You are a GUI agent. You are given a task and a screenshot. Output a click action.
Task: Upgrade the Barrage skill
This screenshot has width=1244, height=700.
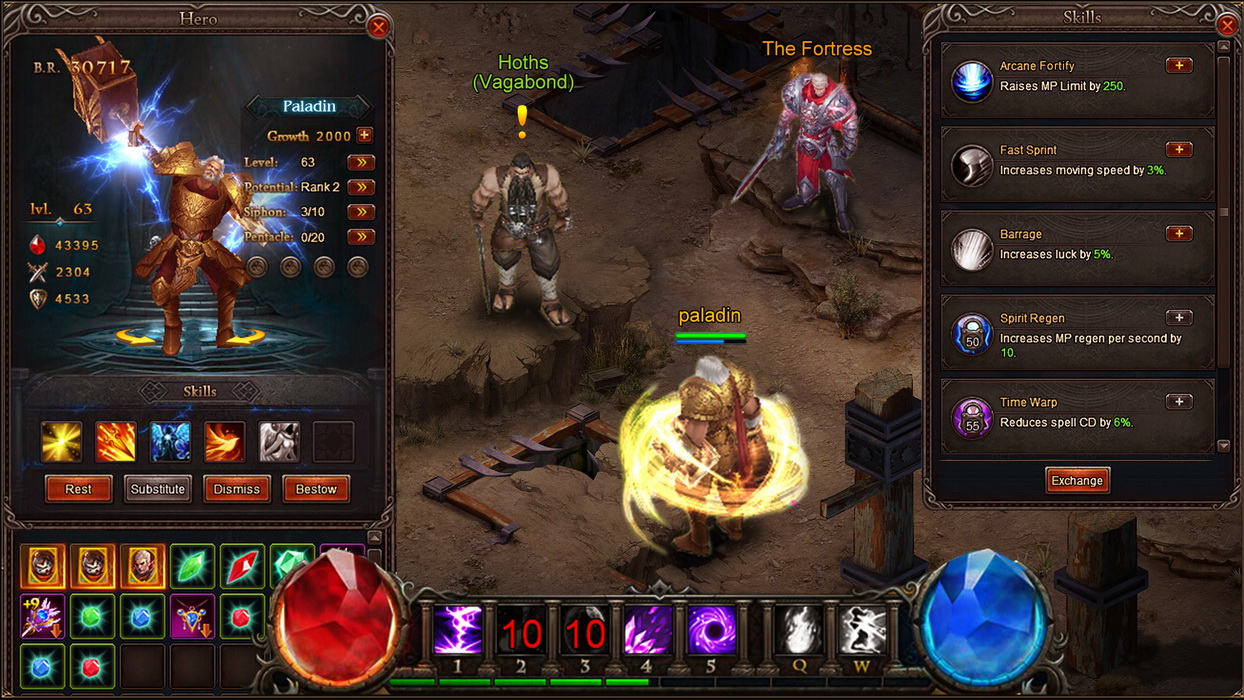pyautogui.click(x=1179, y=234)
